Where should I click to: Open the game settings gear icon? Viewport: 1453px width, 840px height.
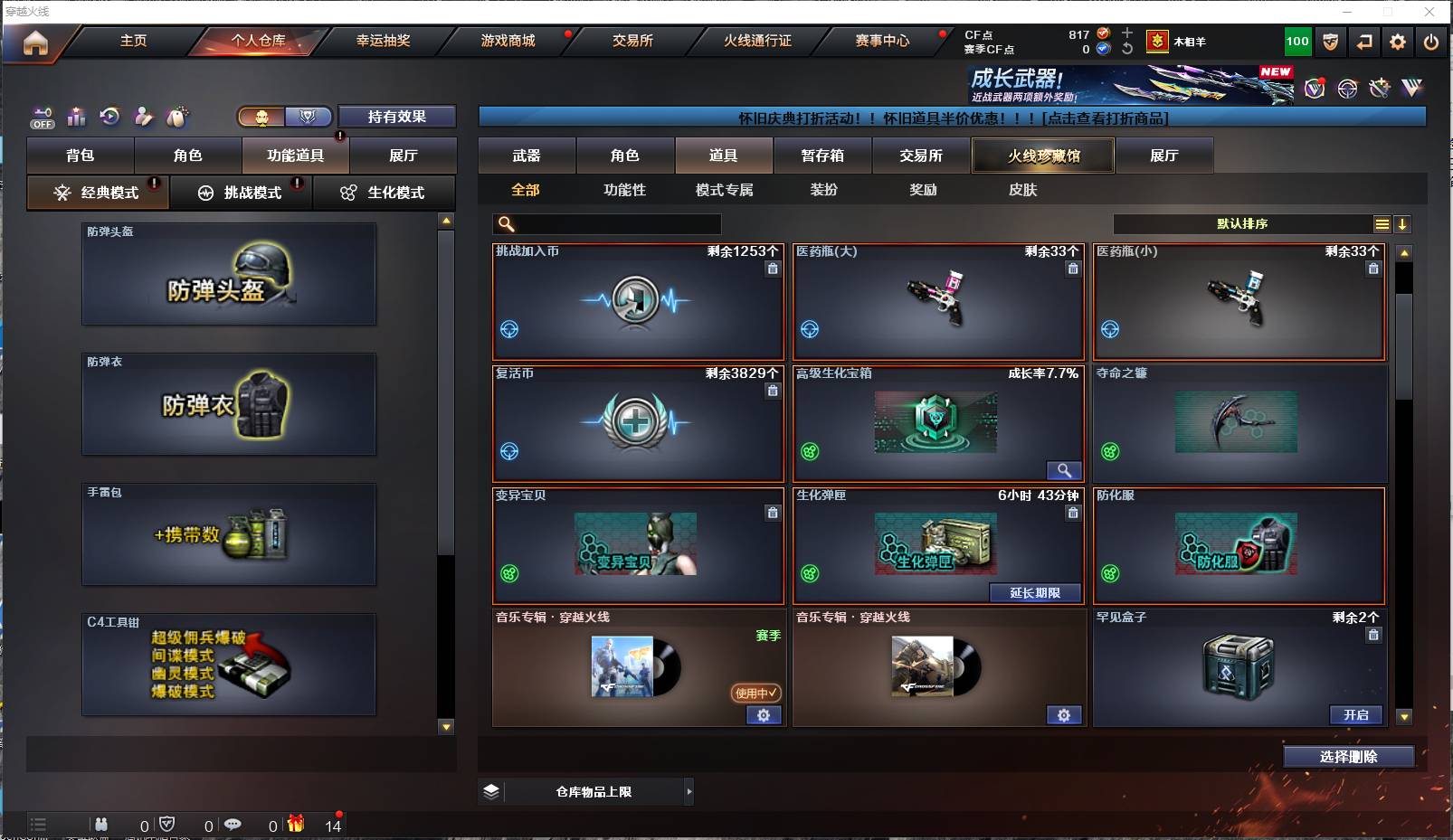tap(1398, 41)
